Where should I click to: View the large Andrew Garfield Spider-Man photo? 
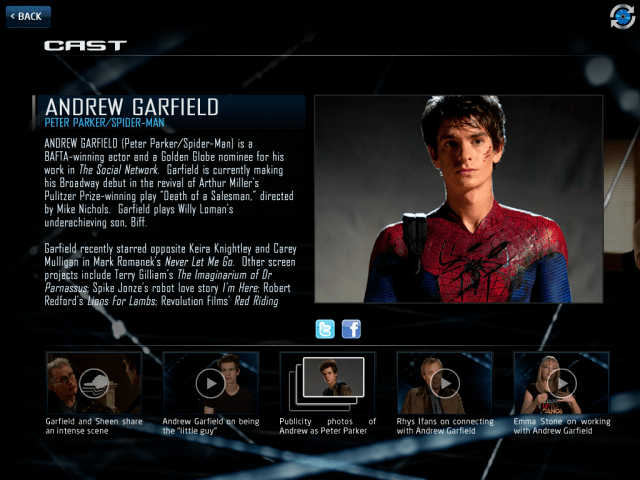pyautogui.click(x=458, y=199)
